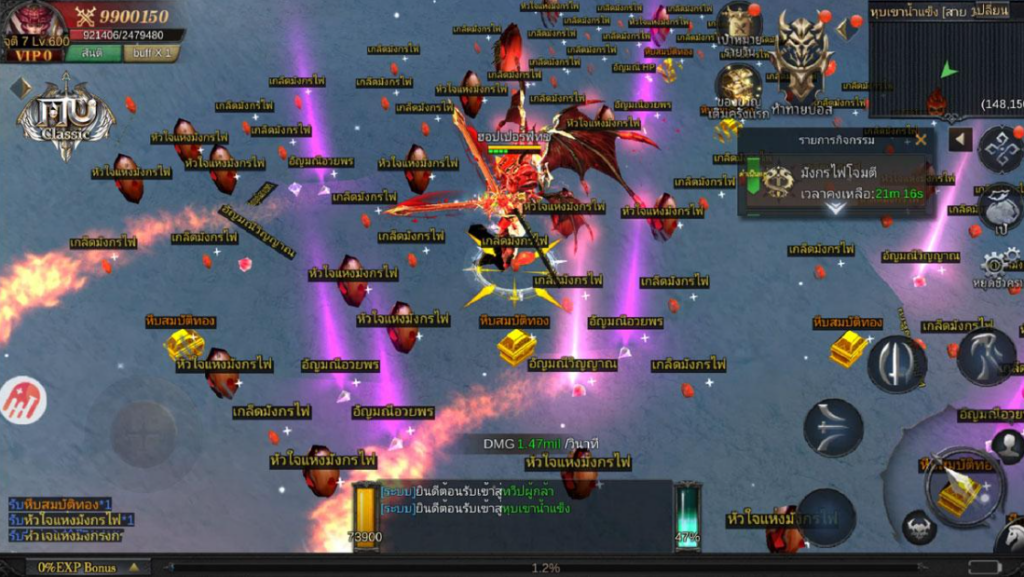Close the activity list panel
The height and width of the screenshot is (577, 1024).
point(920,140)
